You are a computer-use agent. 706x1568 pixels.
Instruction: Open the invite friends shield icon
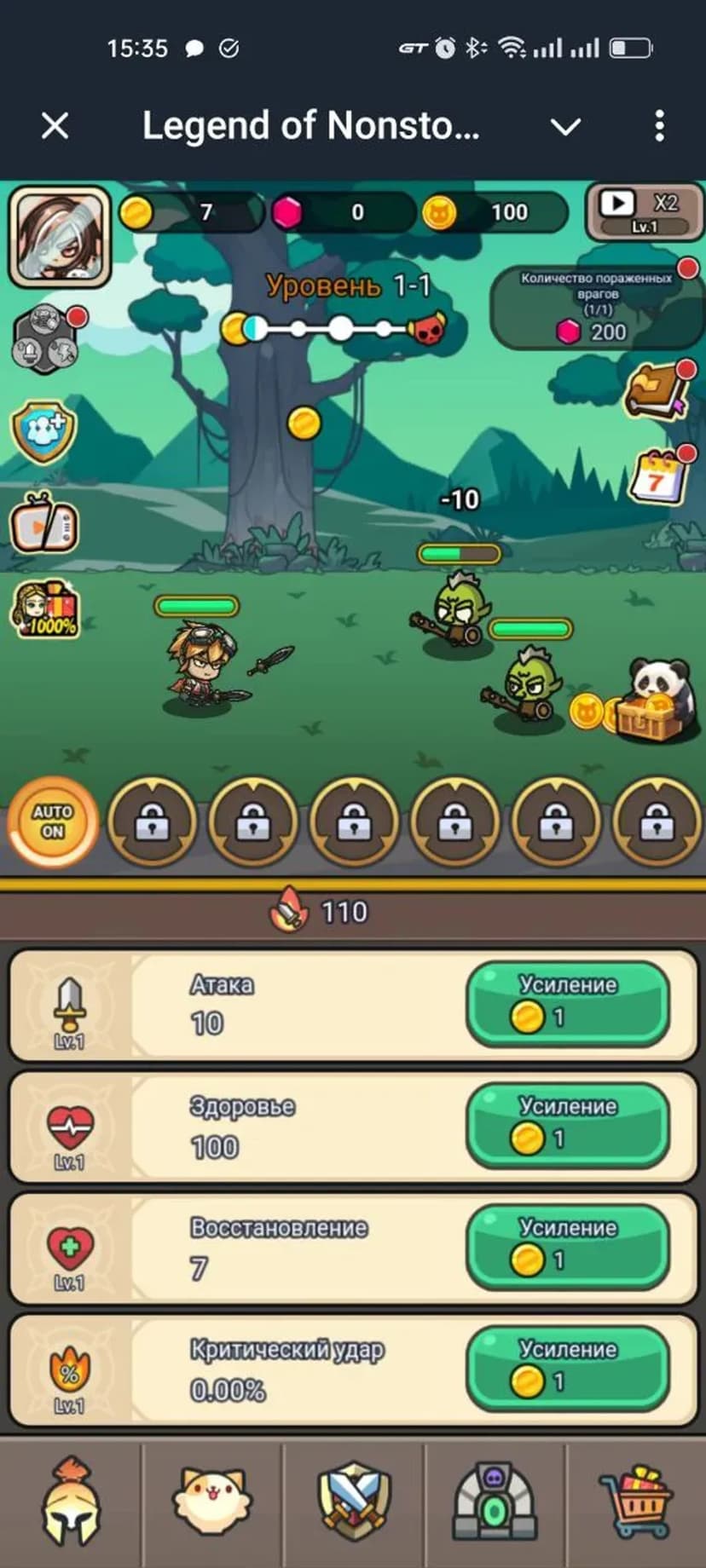tap(43, 432)
